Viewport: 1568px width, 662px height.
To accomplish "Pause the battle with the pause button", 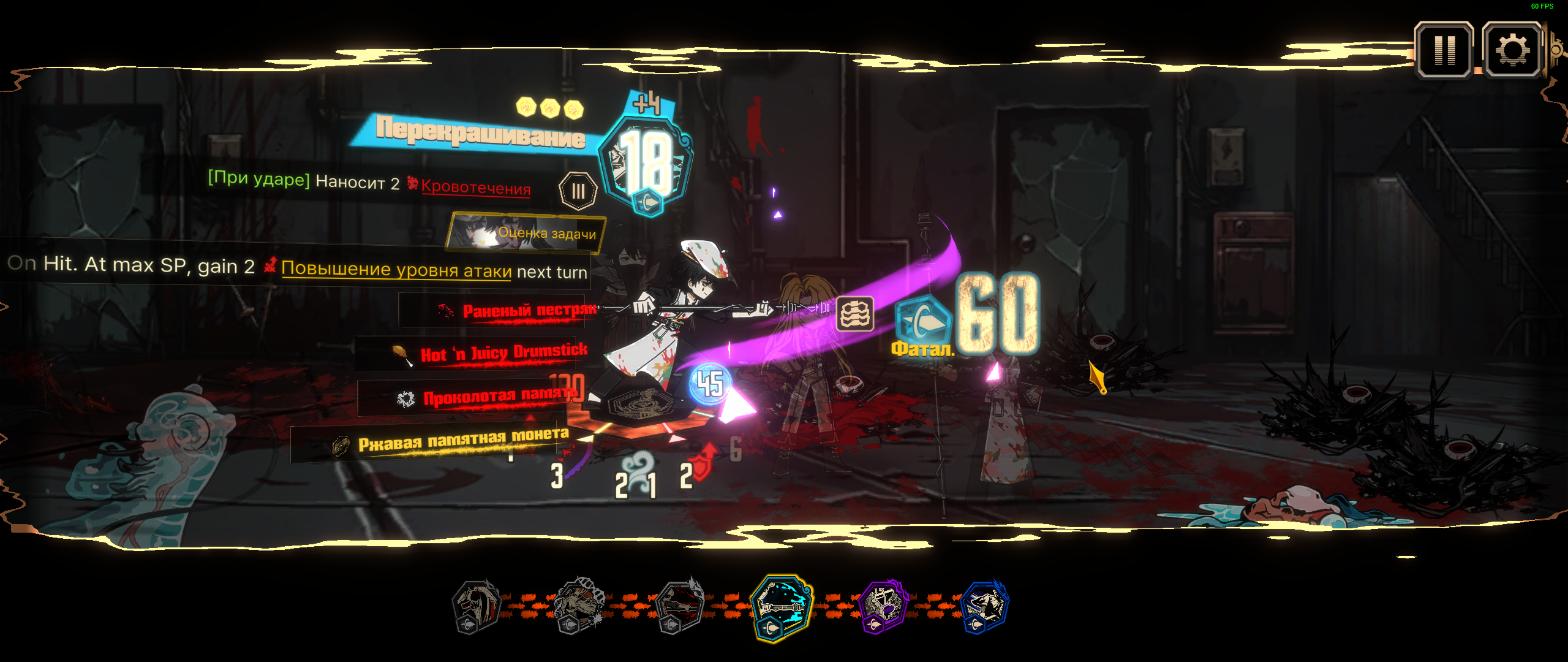I will point(1444,50).
